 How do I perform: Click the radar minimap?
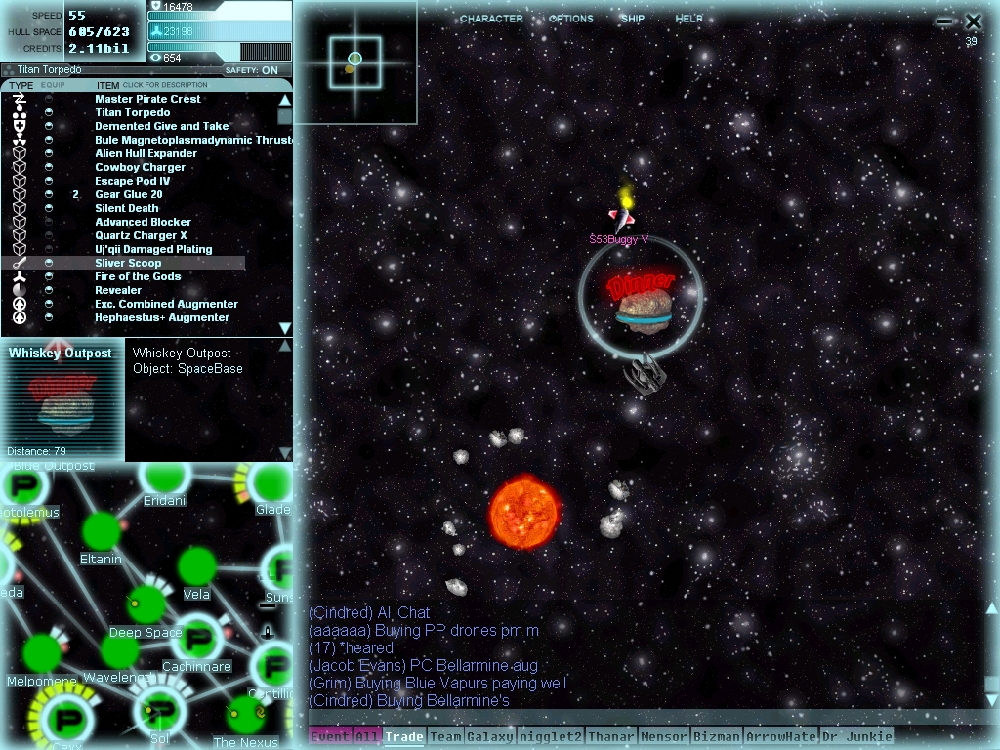pos(355,62)
